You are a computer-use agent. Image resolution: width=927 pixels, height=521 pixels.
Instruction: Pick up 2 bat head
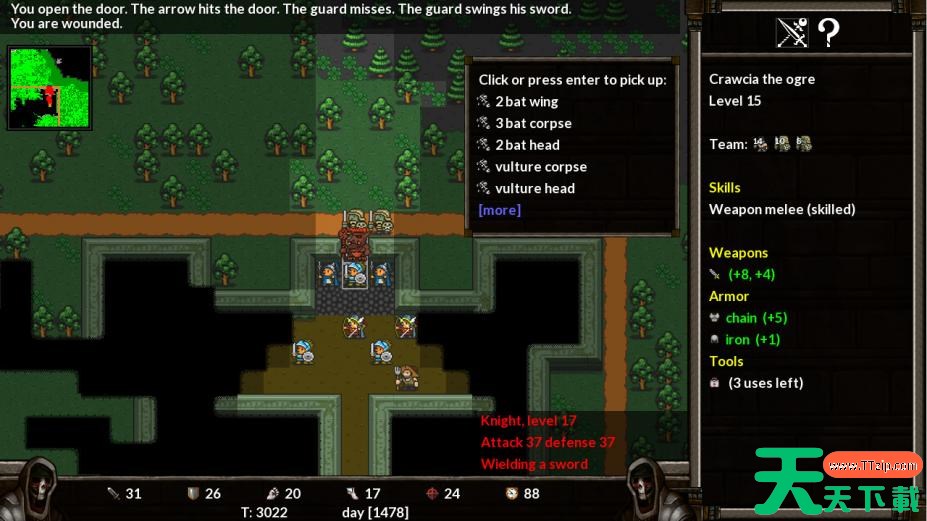pyautogui.click(x=527, y=145)
